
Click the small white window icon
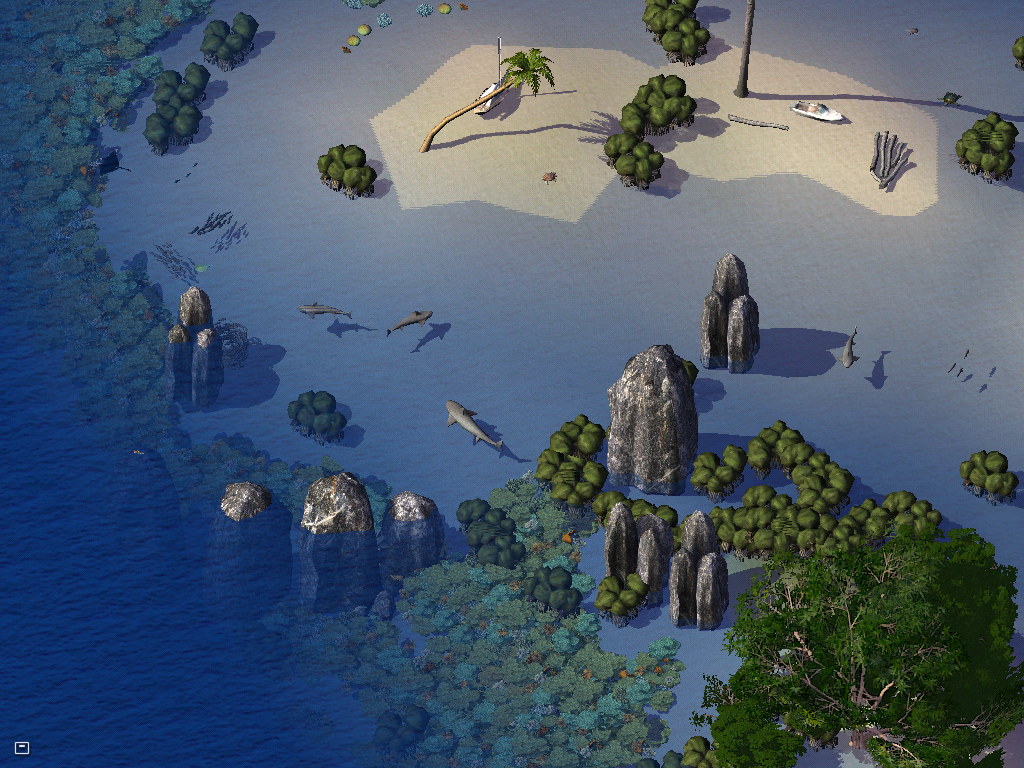coord(22,747)
